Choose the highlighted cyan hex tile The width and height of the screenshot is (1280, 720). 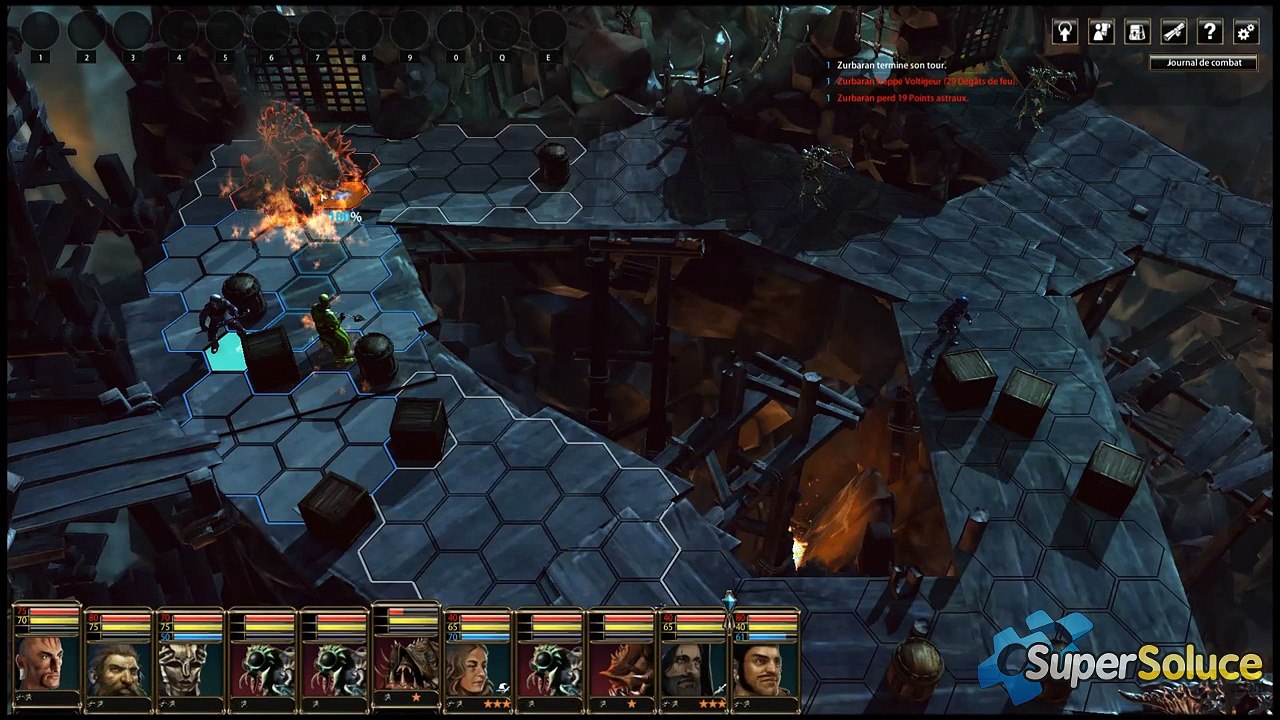227,353
